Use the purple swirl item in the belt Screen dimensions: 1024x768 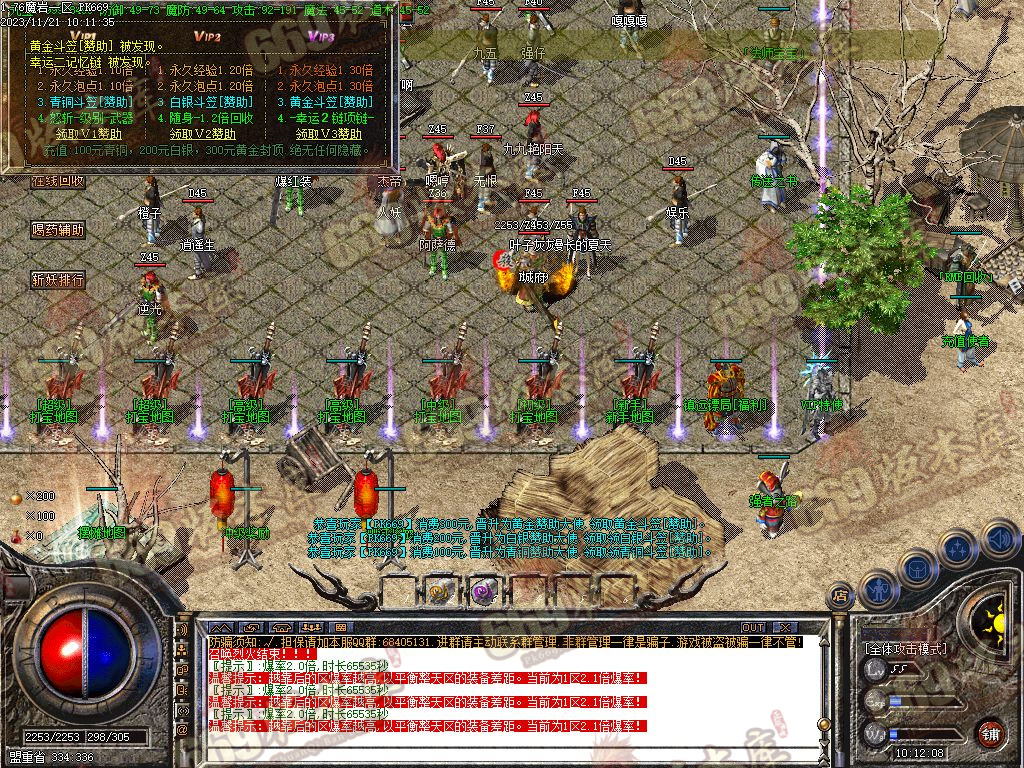click(486, 592)
